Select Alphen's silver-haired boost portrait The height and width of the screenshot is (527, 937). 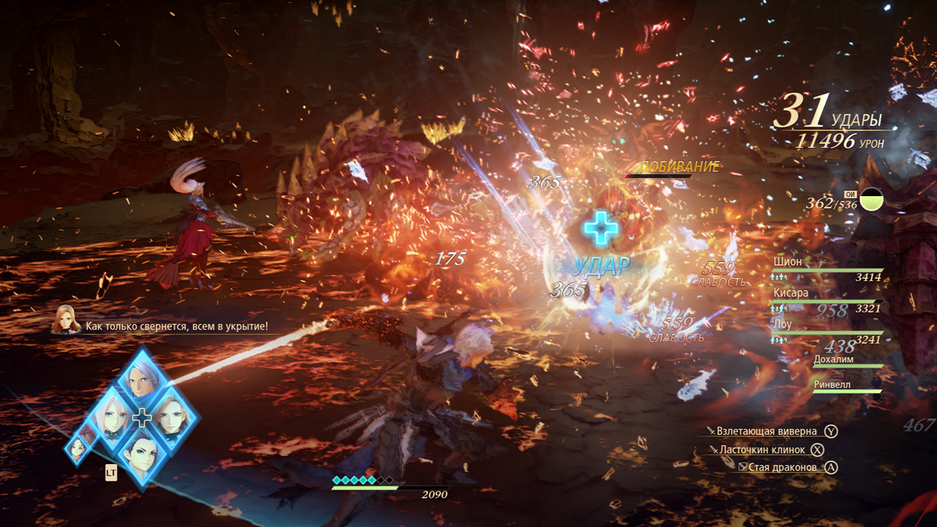pos(142,379)
